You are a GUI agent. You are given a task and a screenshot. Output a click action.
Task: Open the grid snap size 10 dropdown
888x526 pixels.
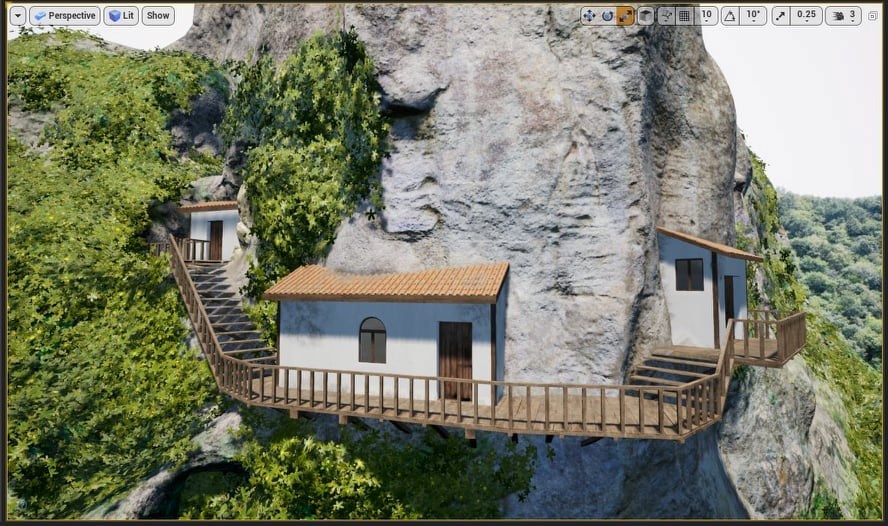click(707, 16)
